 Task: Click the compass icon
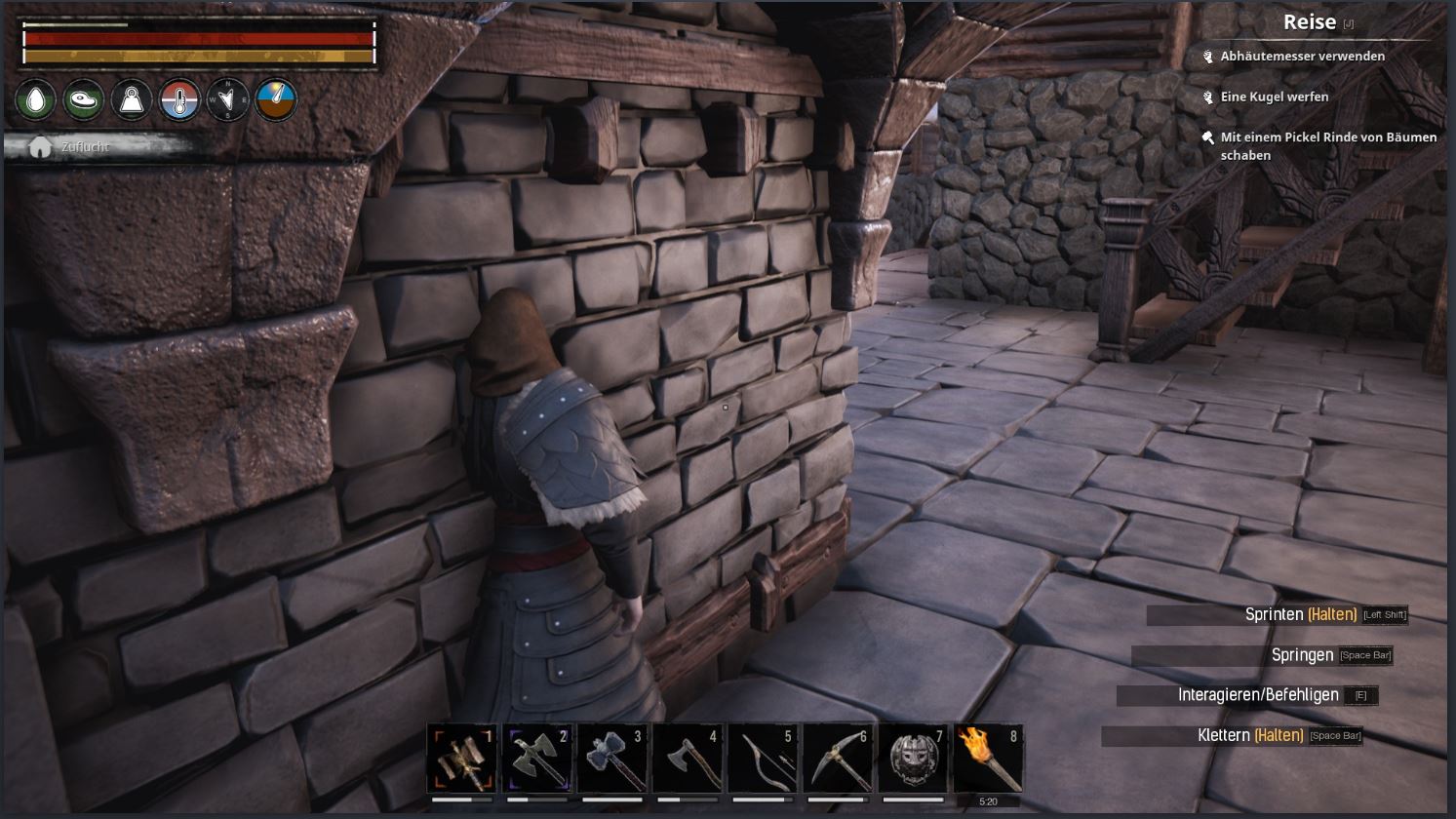[x=227, y=99]
